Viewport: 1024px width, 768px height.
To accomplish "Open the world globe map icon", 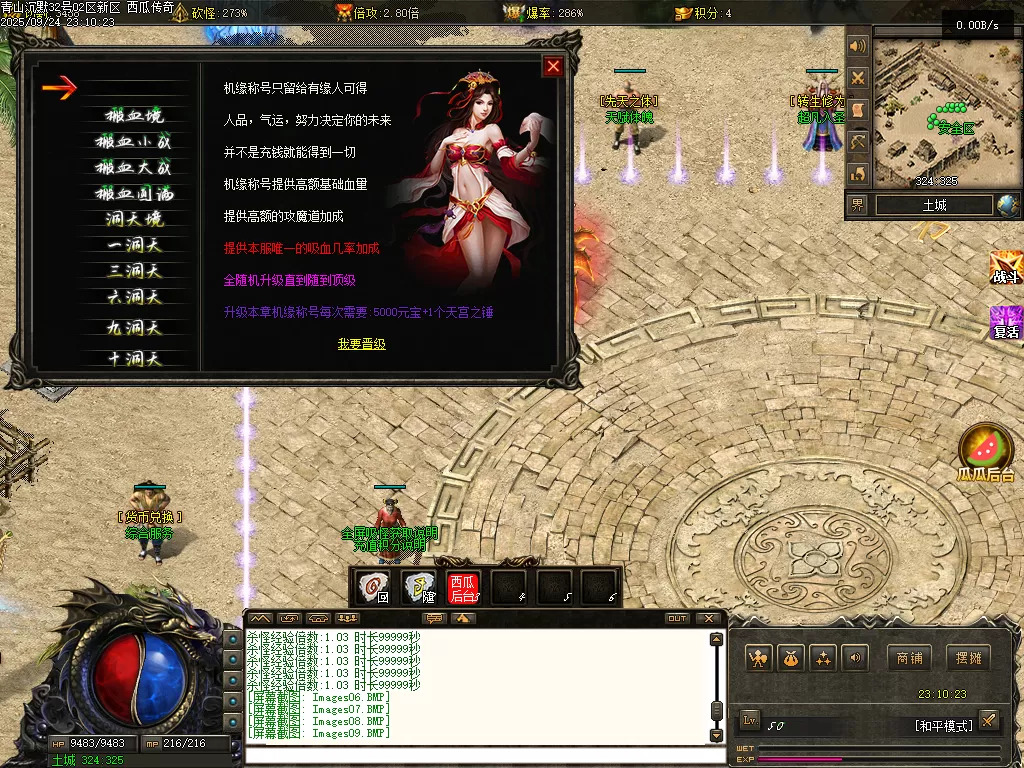I will point(1007,205).
